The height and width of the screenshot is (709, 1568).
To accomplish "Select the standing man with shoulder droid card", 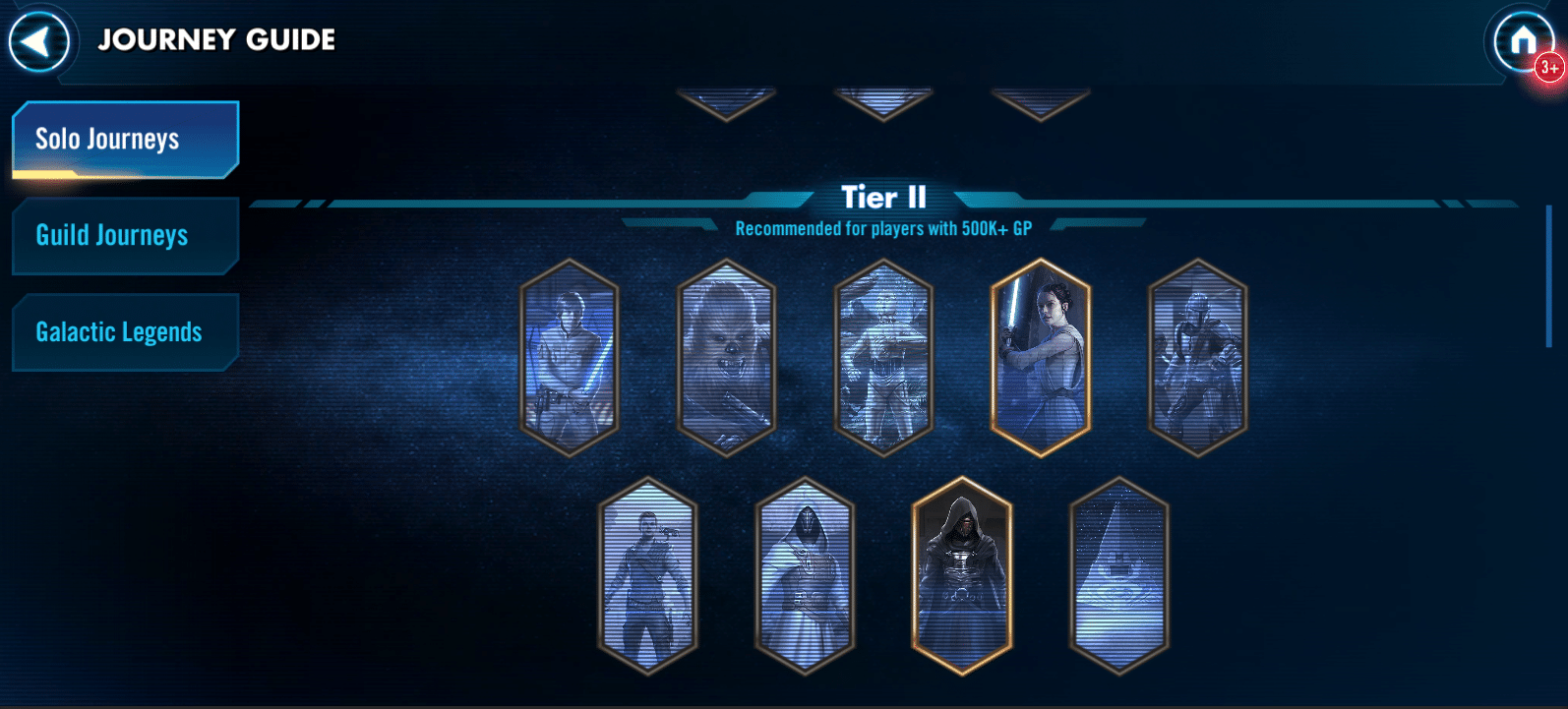I will point(647,576).
